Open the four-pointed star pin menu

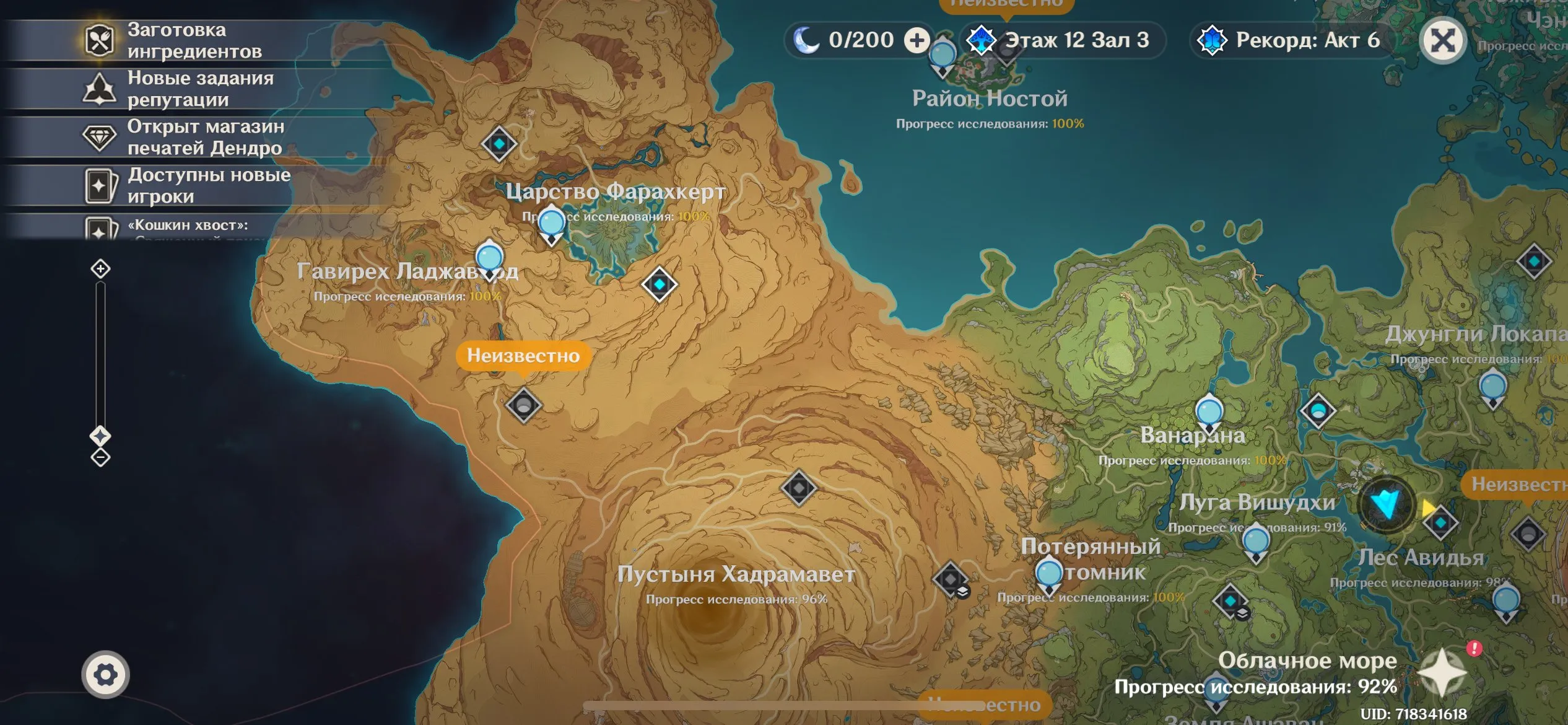[1442, 672]
